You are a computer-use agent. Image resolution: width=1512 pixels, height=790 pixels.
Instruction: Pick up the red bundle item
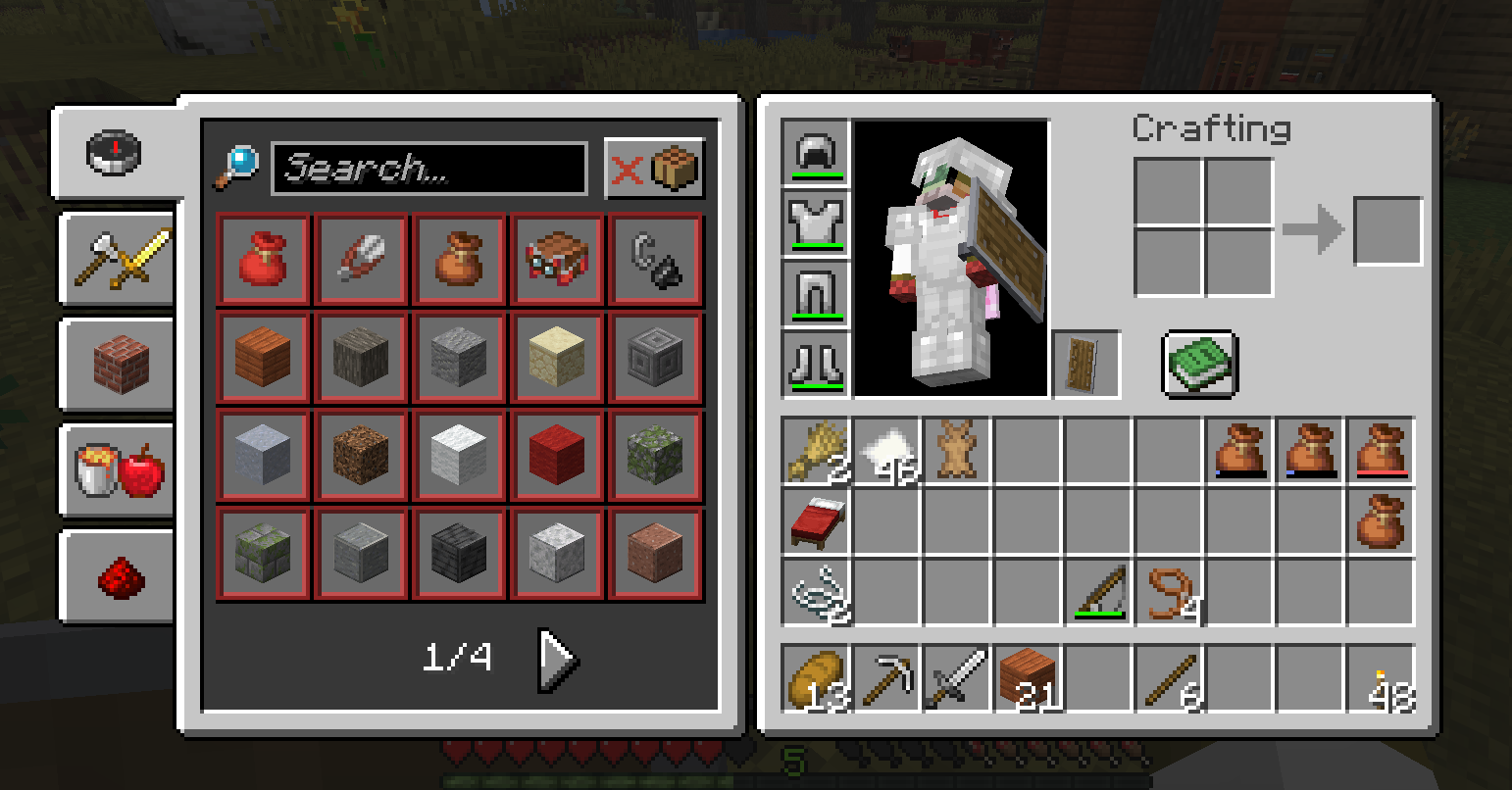coord(262,259)
